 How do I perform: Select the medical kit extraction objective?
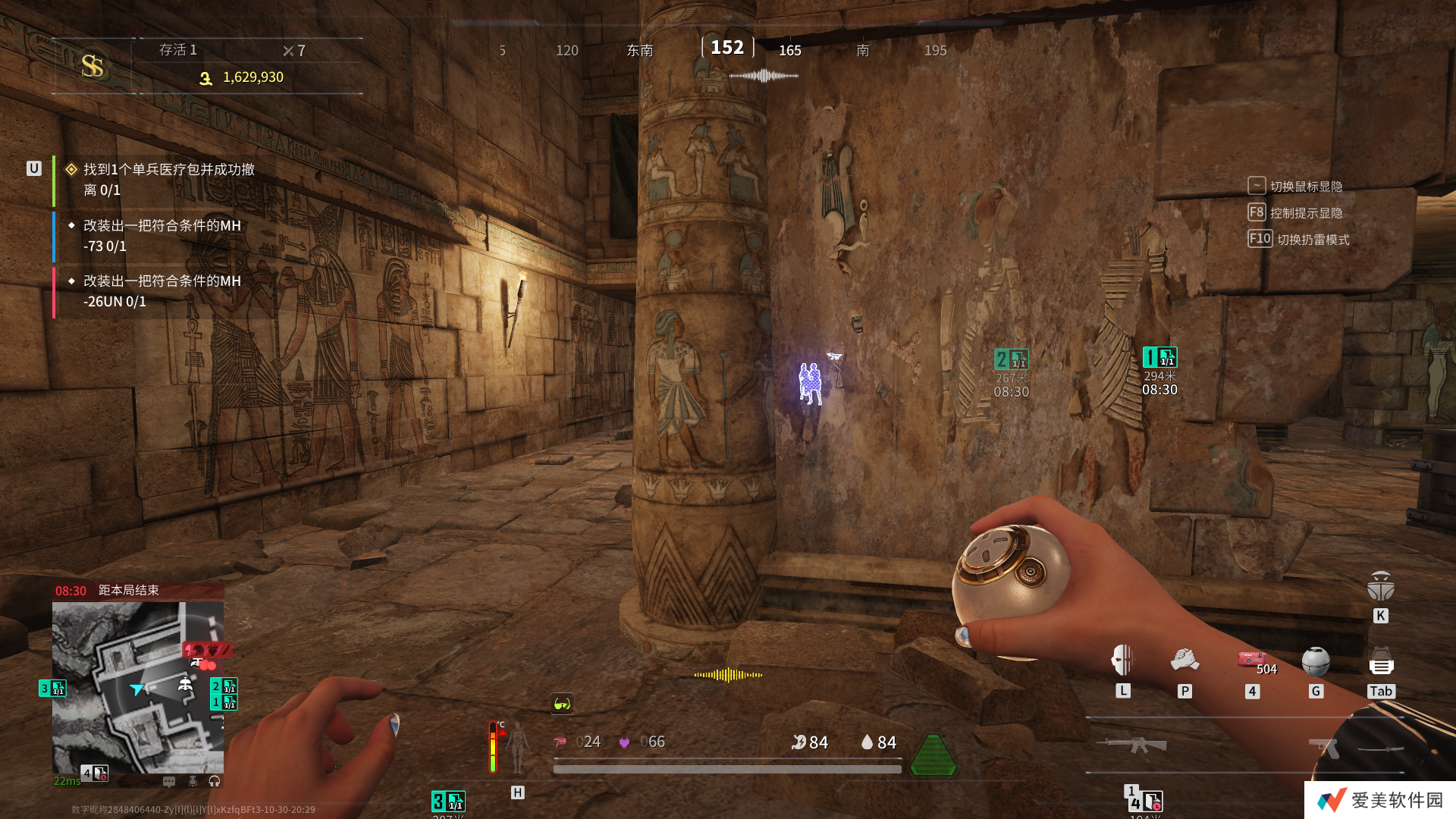(168, 180)
